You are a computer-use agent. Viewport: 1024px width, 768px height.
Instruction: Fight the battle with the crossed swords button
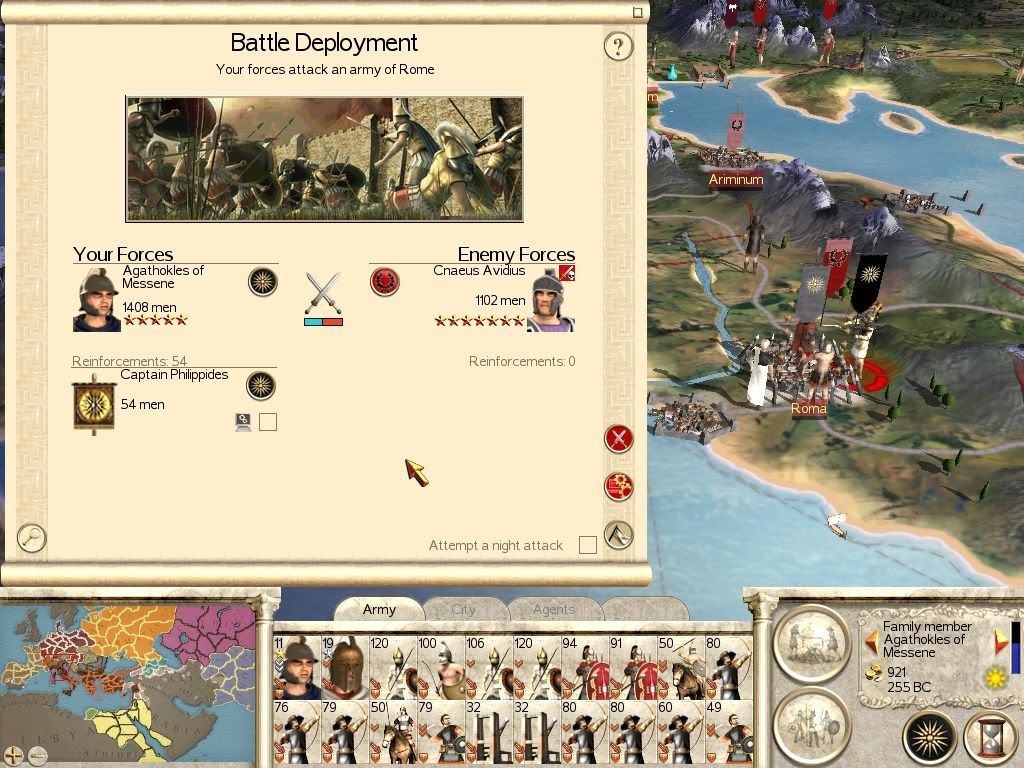[619, 438]
